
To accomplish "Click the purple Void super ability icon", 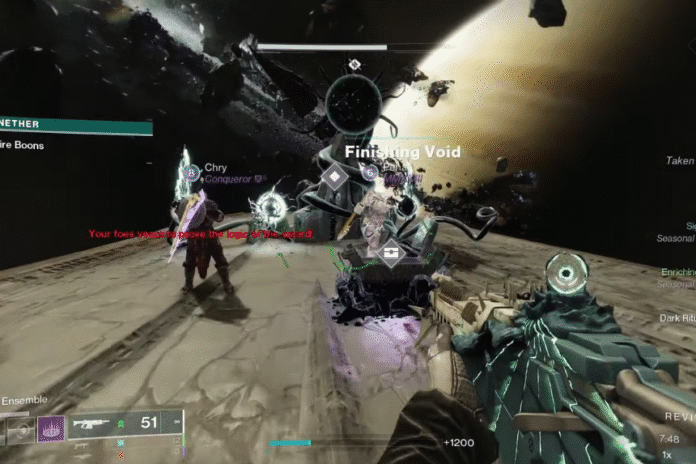I will (51, 429).
